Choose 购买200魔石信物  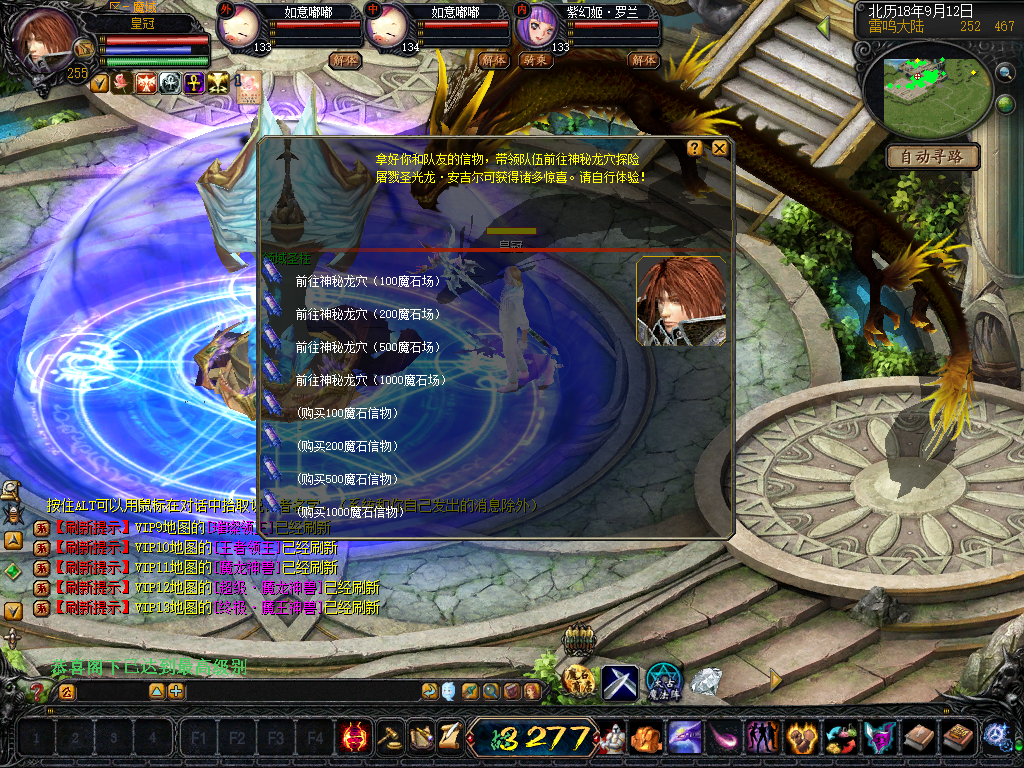348,446
